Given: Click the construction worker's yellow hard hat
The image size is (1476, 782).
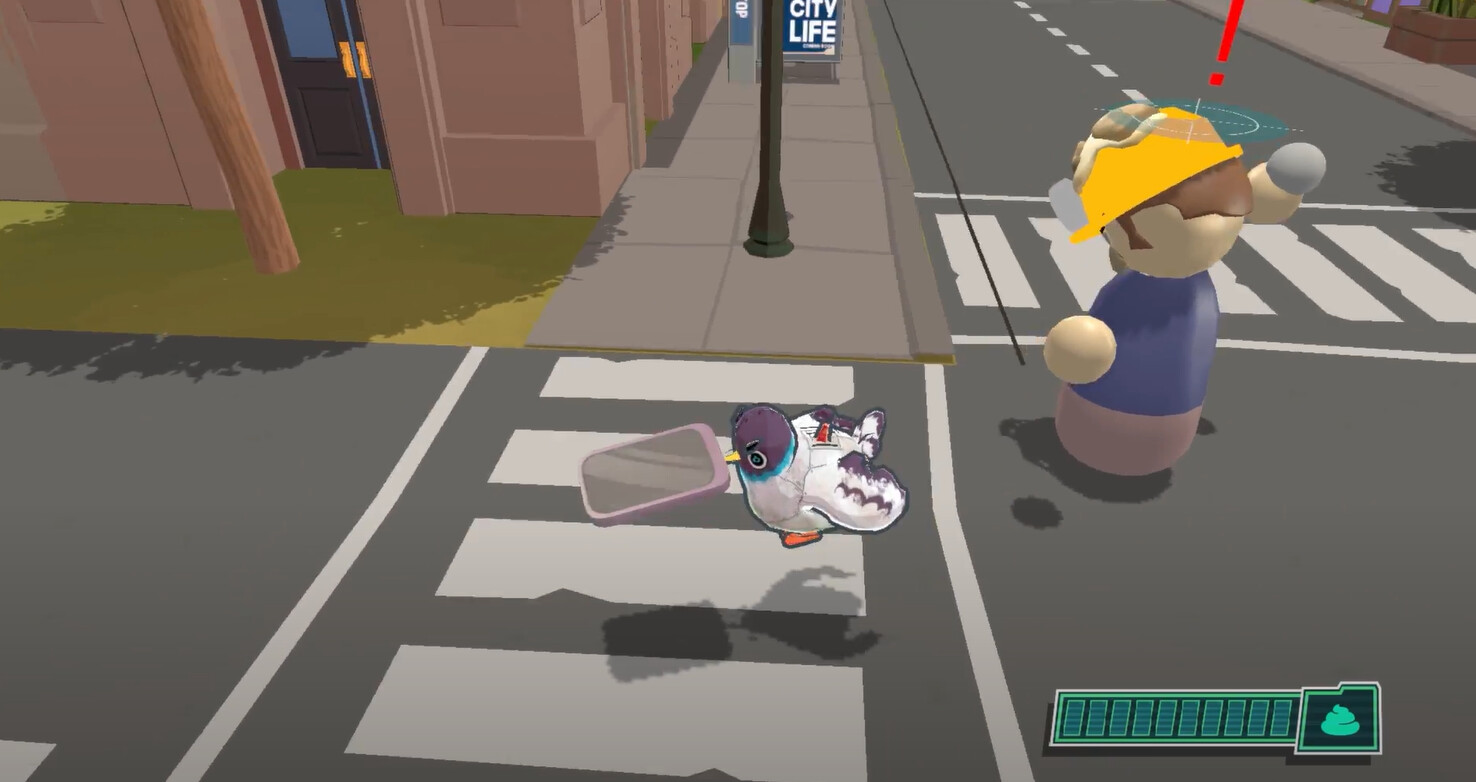Looking at the screenshot, I should [1155, 180].
